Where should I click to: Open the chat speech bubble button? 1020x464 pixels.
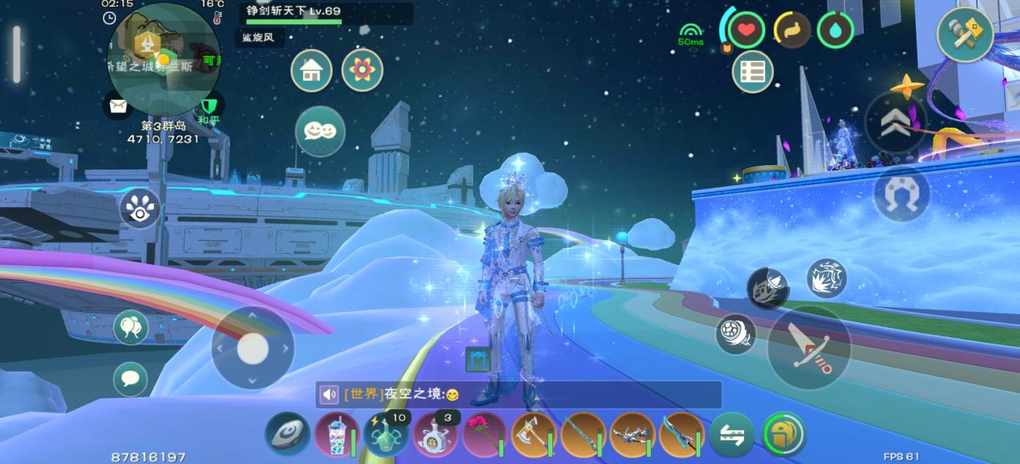[130, 378]
